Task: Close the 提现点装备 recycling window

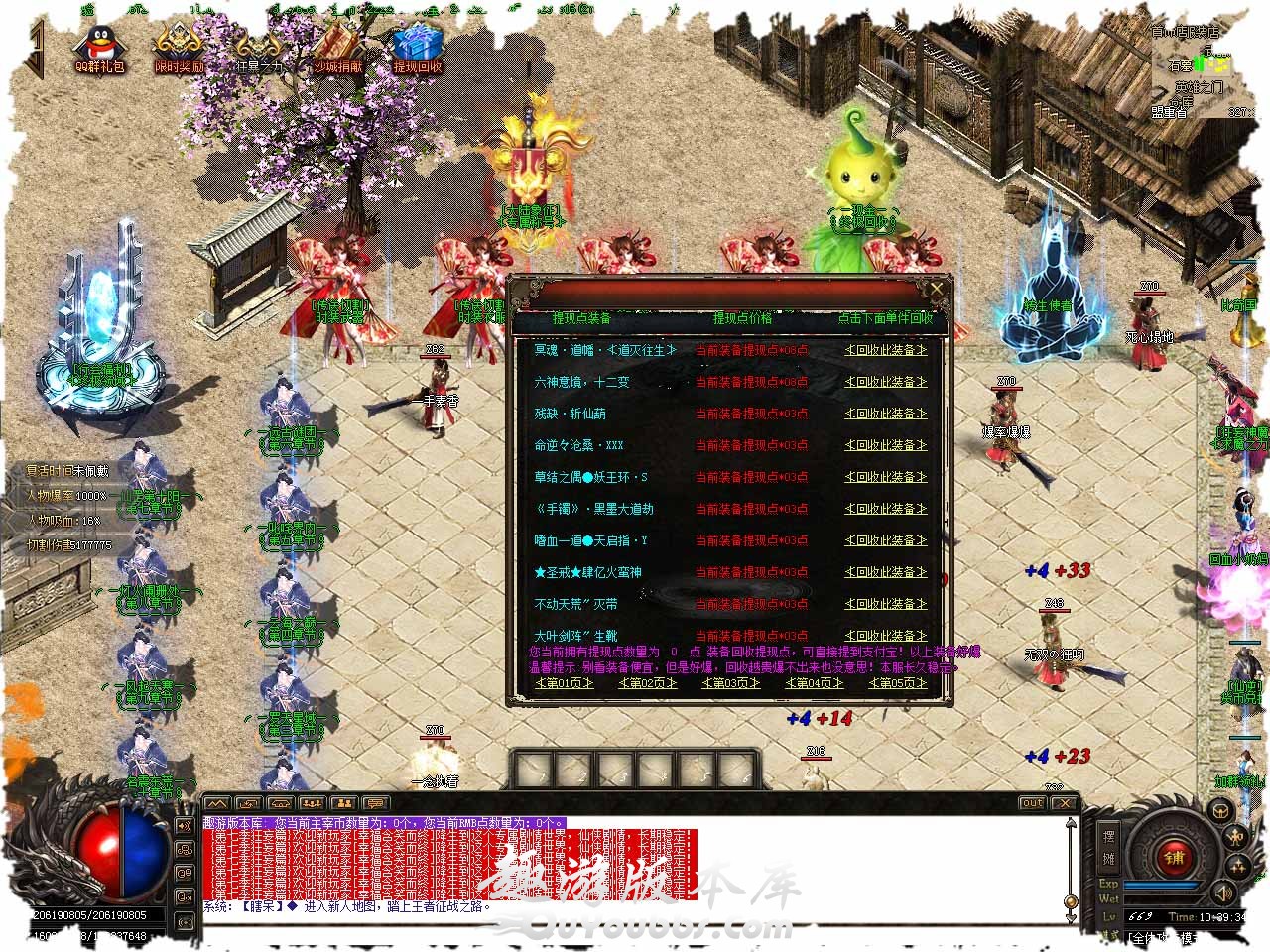Action: pyautogui.click(x=936, y=289)
